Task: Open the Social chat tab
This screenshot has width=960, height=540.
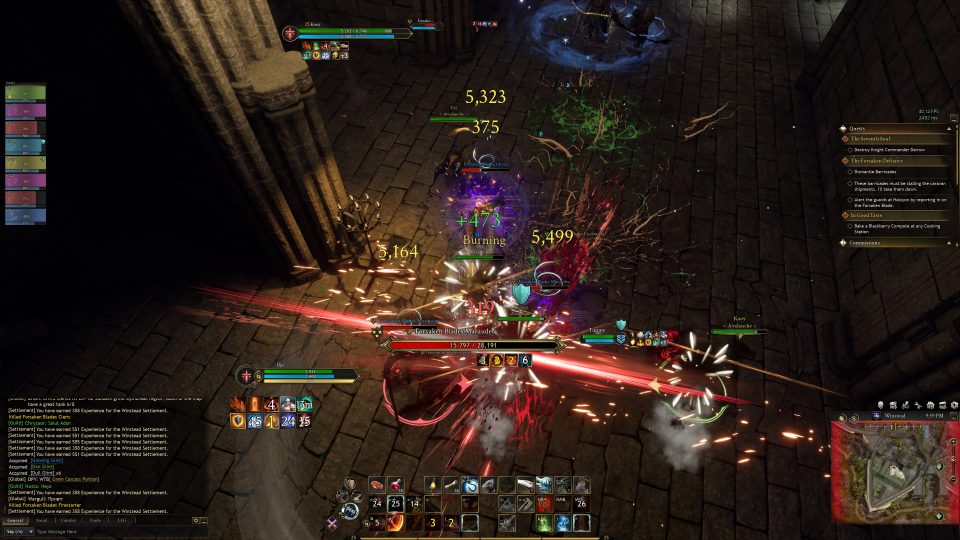Action: click(42, 520)
